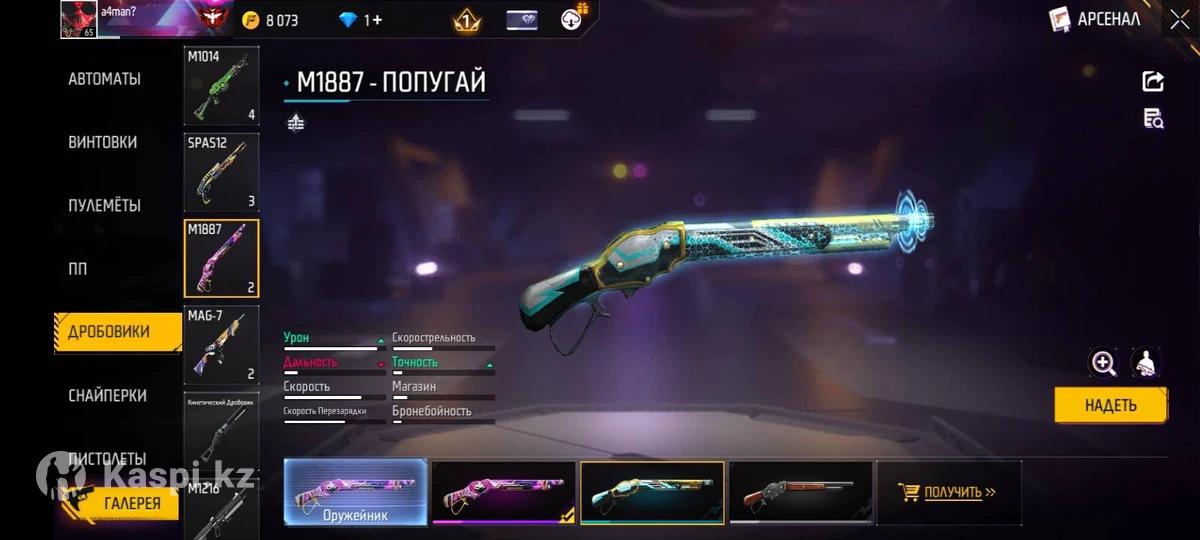Select the Пулемёты category
The width and height of the screenshot is (1200, 540).
(104, 205)
